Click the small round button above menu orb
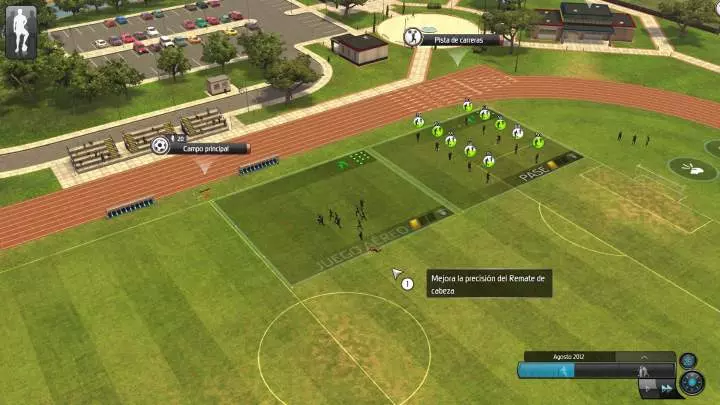This screenshot has width=720, height=405. (688, 360)
